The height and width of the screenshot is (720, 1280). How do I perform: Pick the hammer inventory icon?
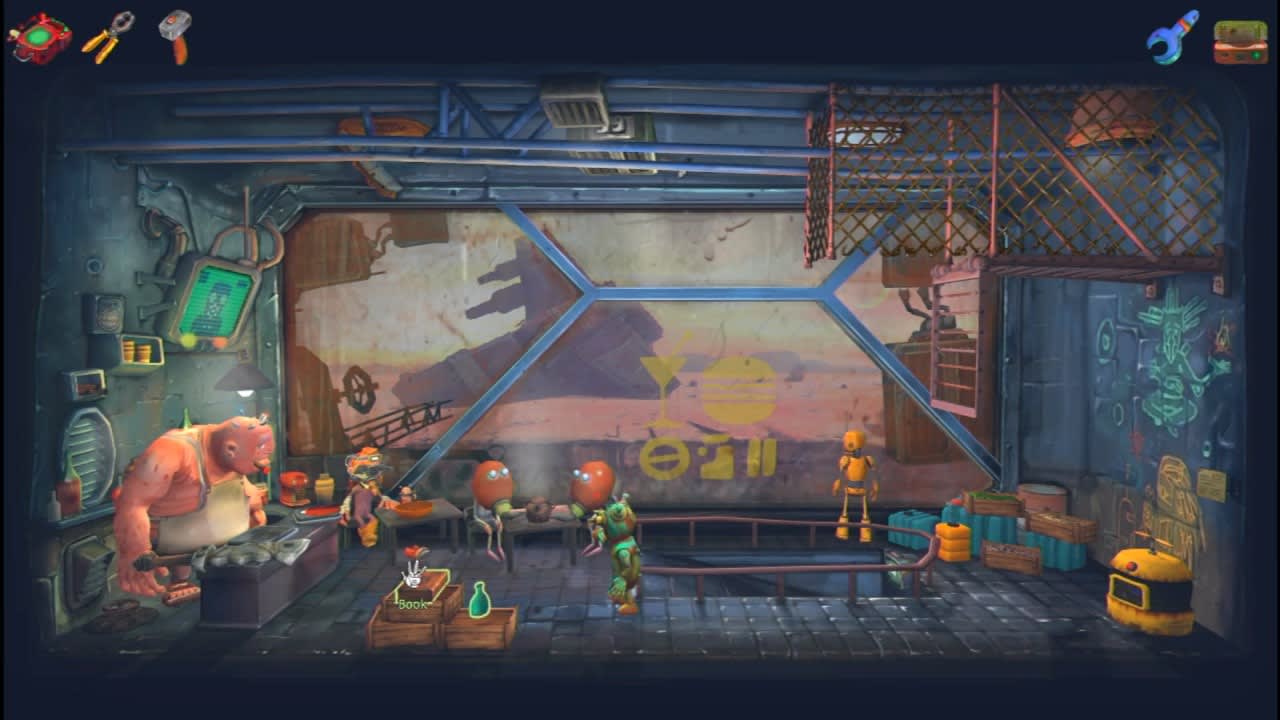(174, 33)
